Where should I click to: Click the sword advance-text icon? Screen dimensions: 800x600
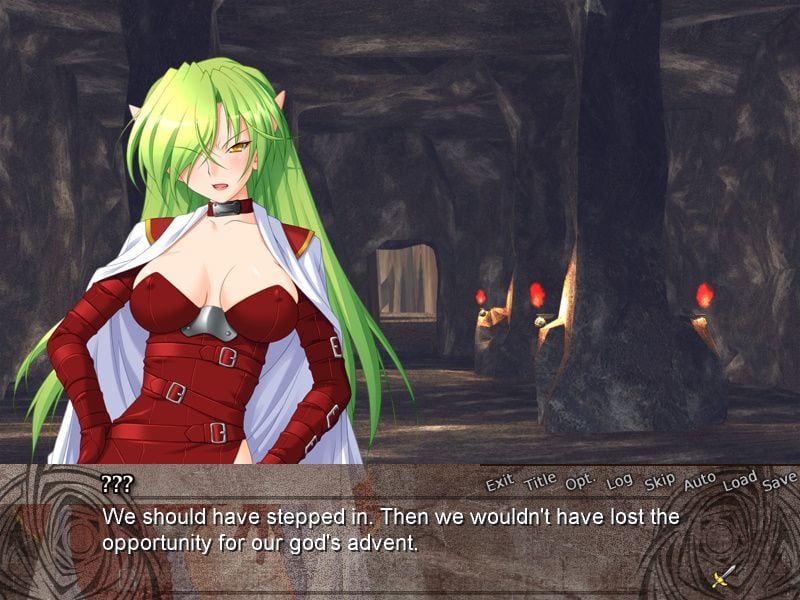point(724,575)
